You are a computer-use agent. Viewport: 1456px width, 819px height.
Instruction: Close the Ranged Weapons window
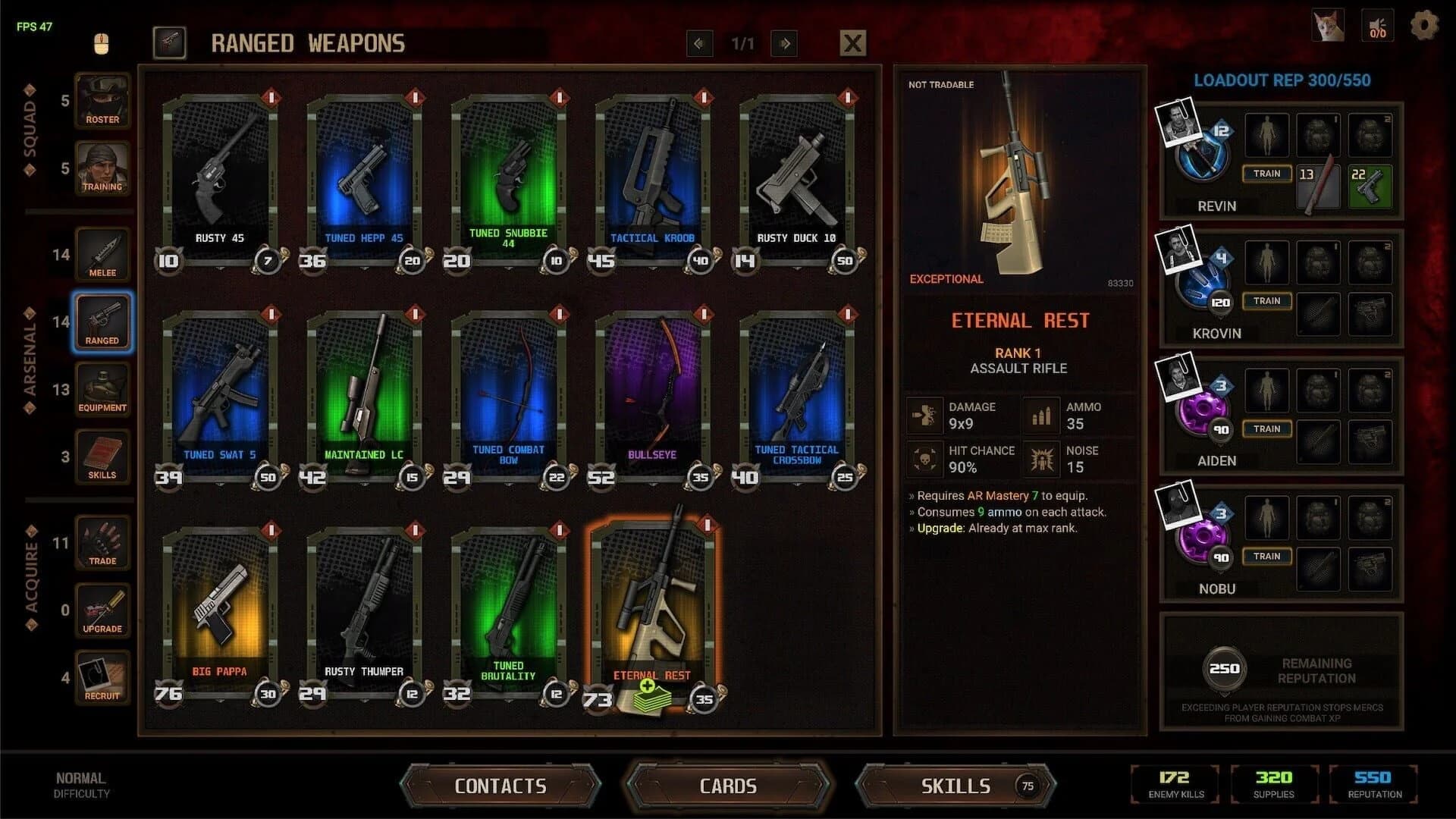point(852,42)
